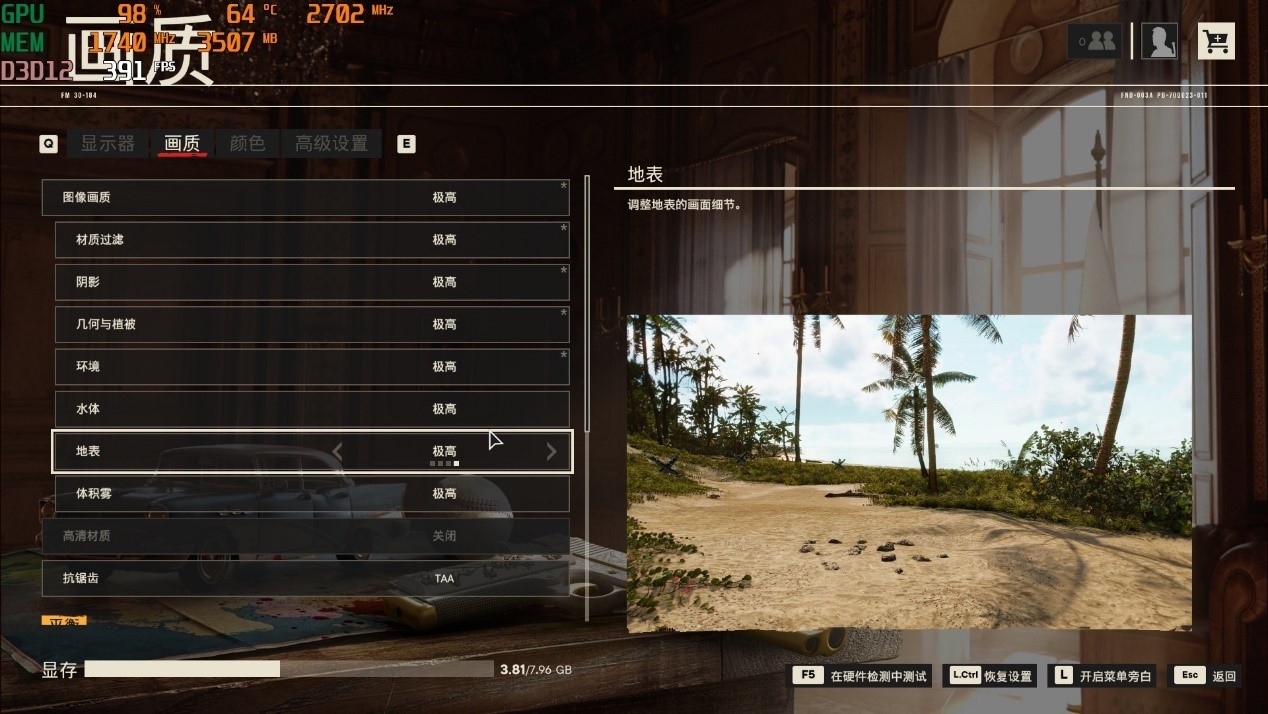Select the 抗锯齿 TAA row
The height and width of the screenshot is (714, 1268).
point(305,578)
